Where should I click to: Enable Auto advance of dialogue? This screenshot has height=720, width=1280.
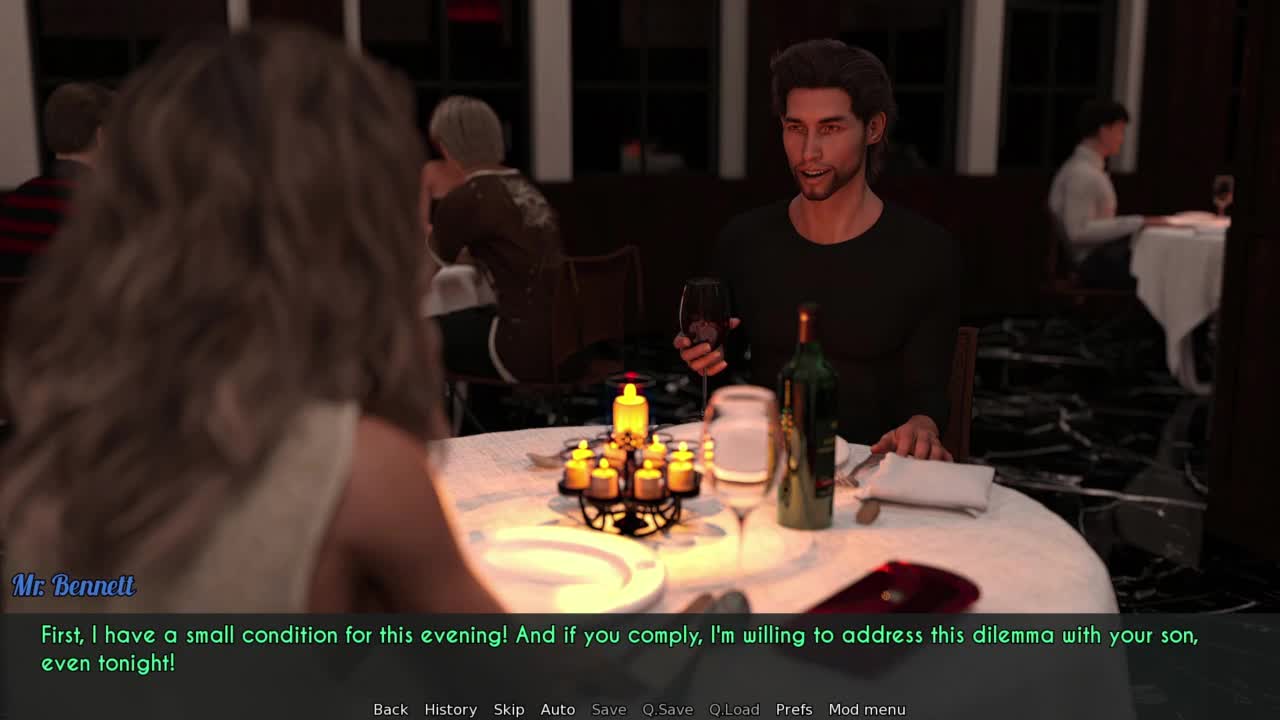557,709
